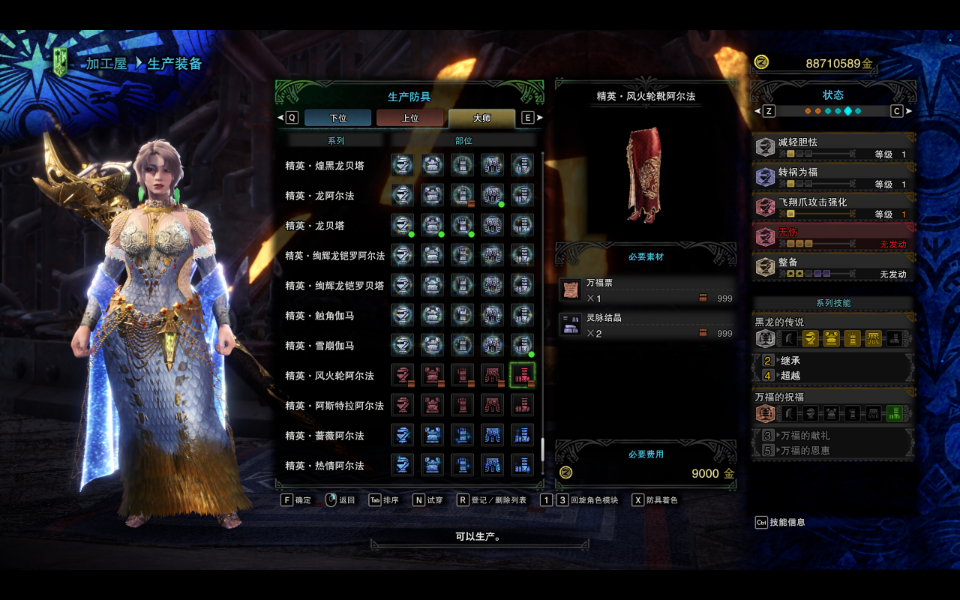960x600 pixels.
Task: Switch to the 上位 rank tab
Action: (410, 118)
